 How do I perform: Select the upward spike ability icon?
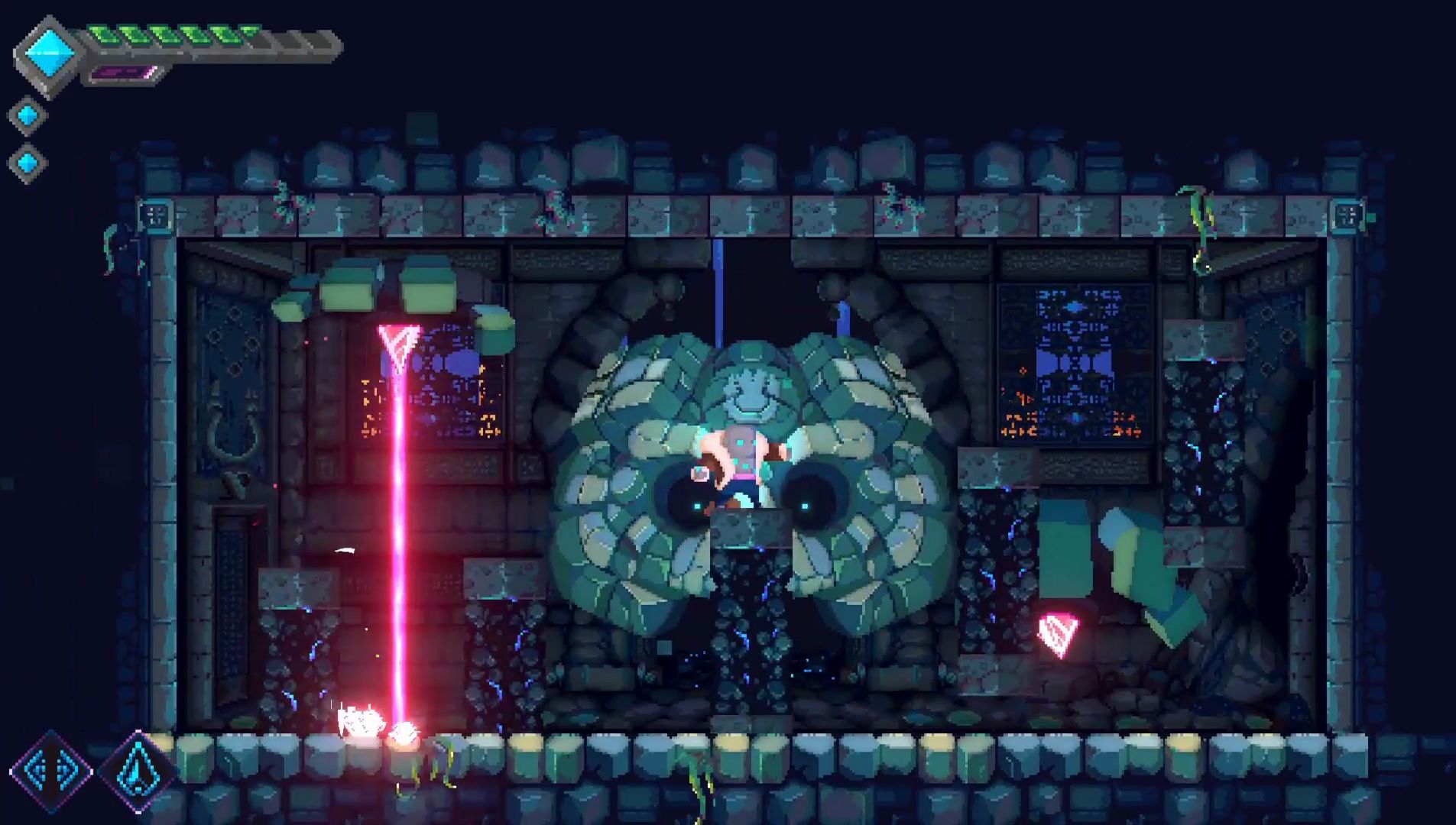click(138, 770)
